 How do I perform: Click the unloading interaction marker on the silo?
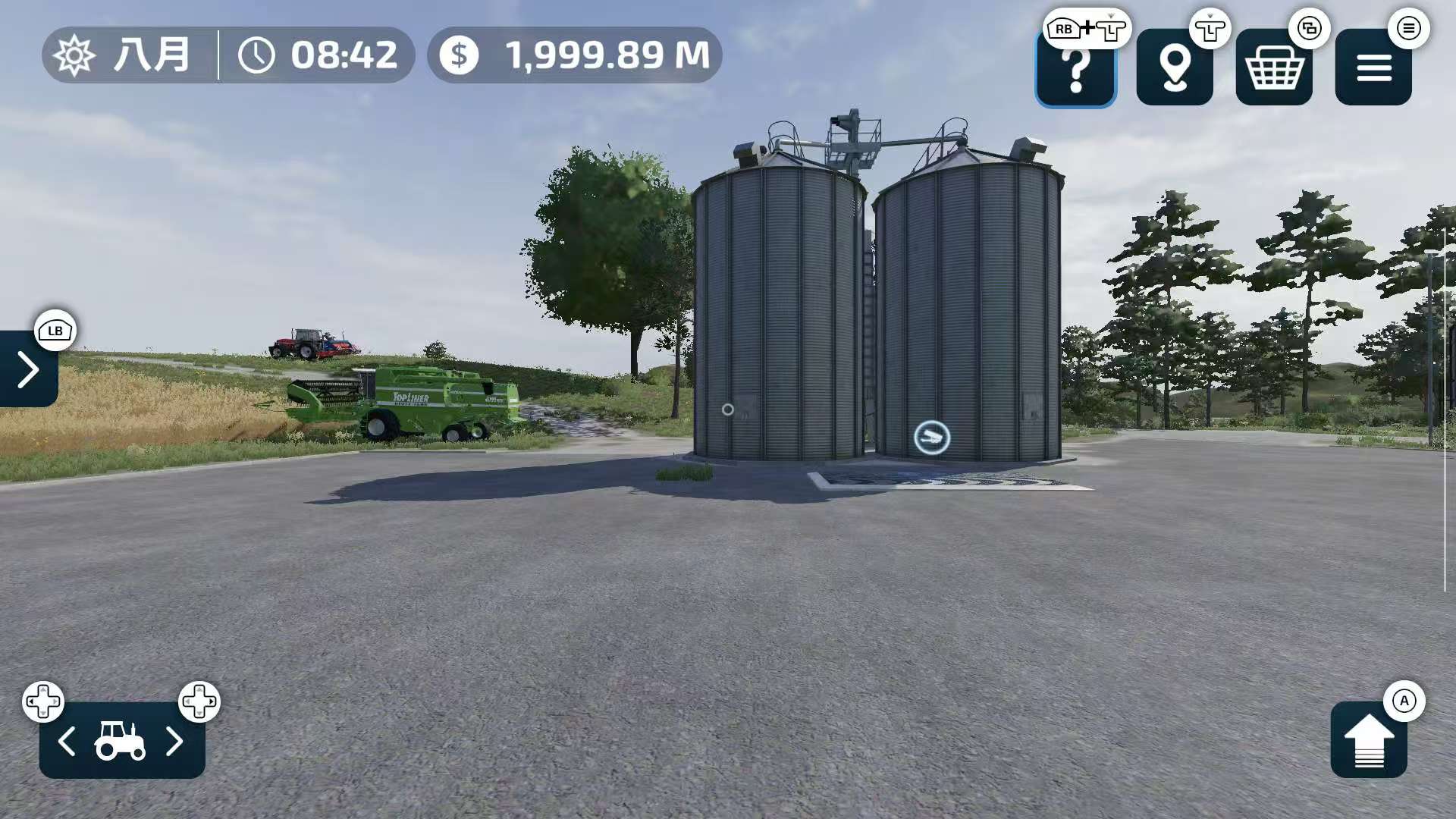[x=933, y=438]
